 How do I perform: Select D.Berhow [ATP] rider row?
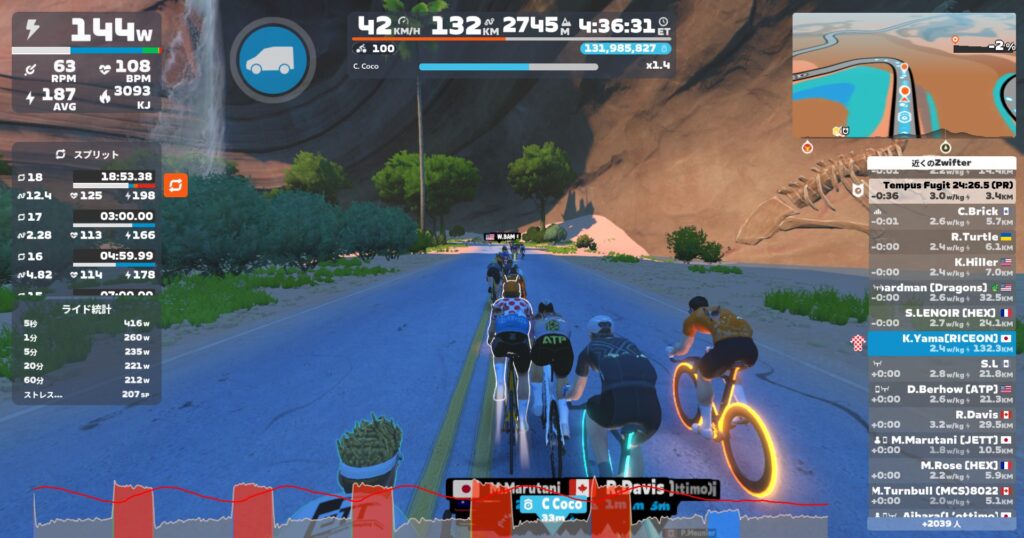click(942, 393)
